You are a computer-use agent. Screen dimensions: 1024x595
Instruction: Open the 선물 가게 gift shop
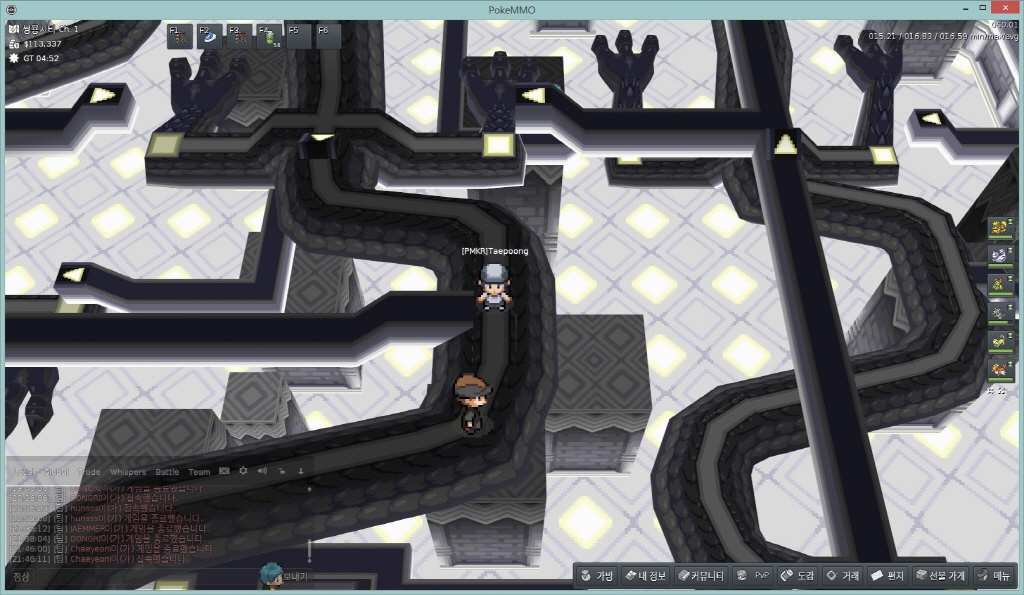tap(939, 576)
